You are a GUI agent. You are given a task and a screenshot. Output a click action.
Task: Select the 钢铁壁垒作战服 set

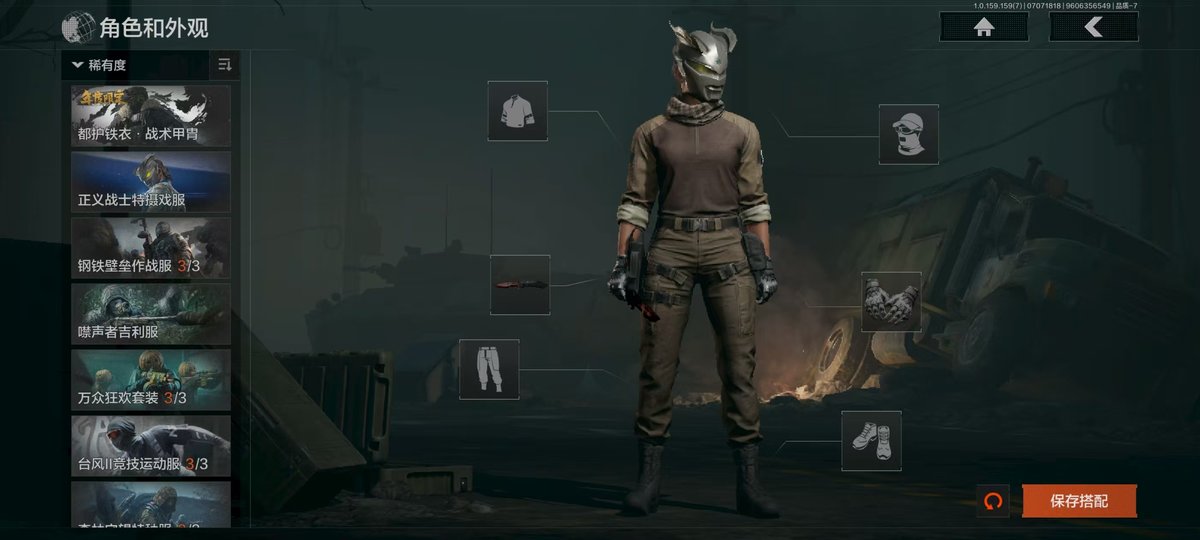tap(151, 248)
